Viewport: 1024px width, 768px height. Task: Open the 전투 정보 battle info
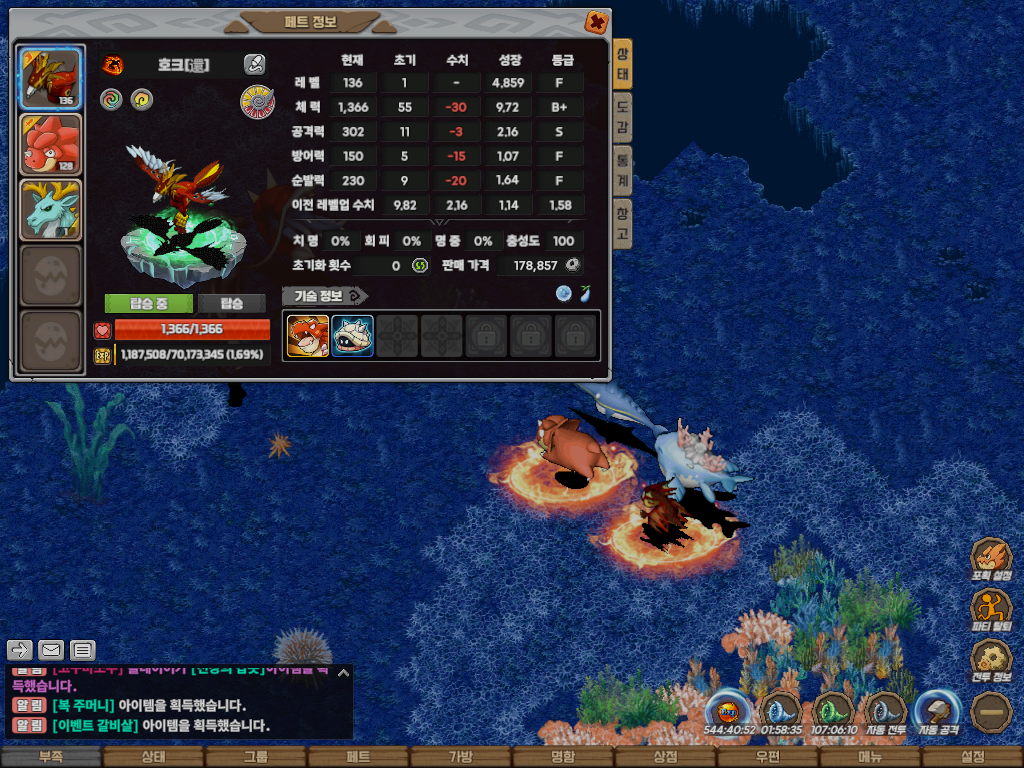993,659
